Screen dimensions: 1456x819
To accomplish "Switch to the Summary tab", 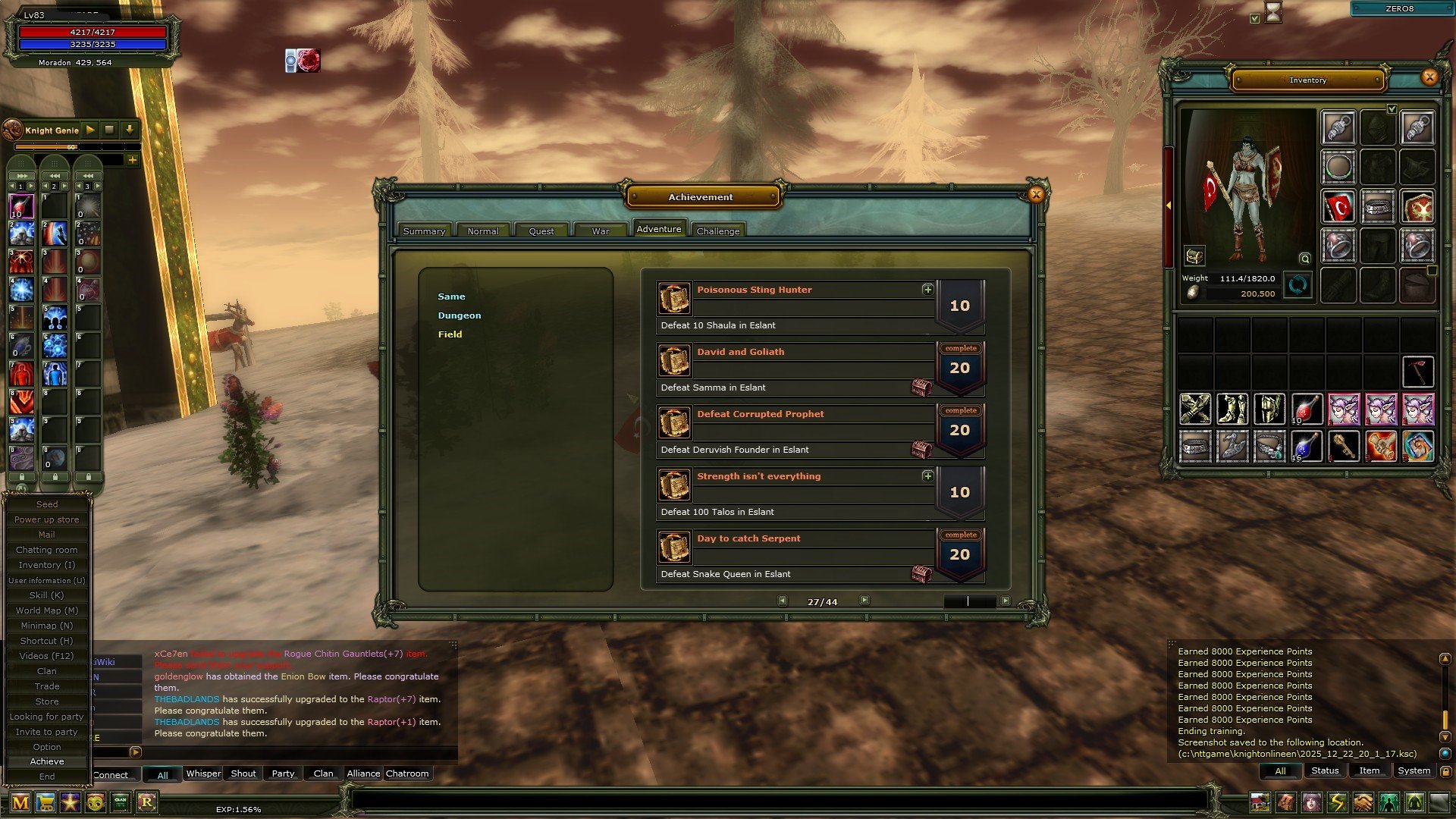I will [x=424, y=231].
